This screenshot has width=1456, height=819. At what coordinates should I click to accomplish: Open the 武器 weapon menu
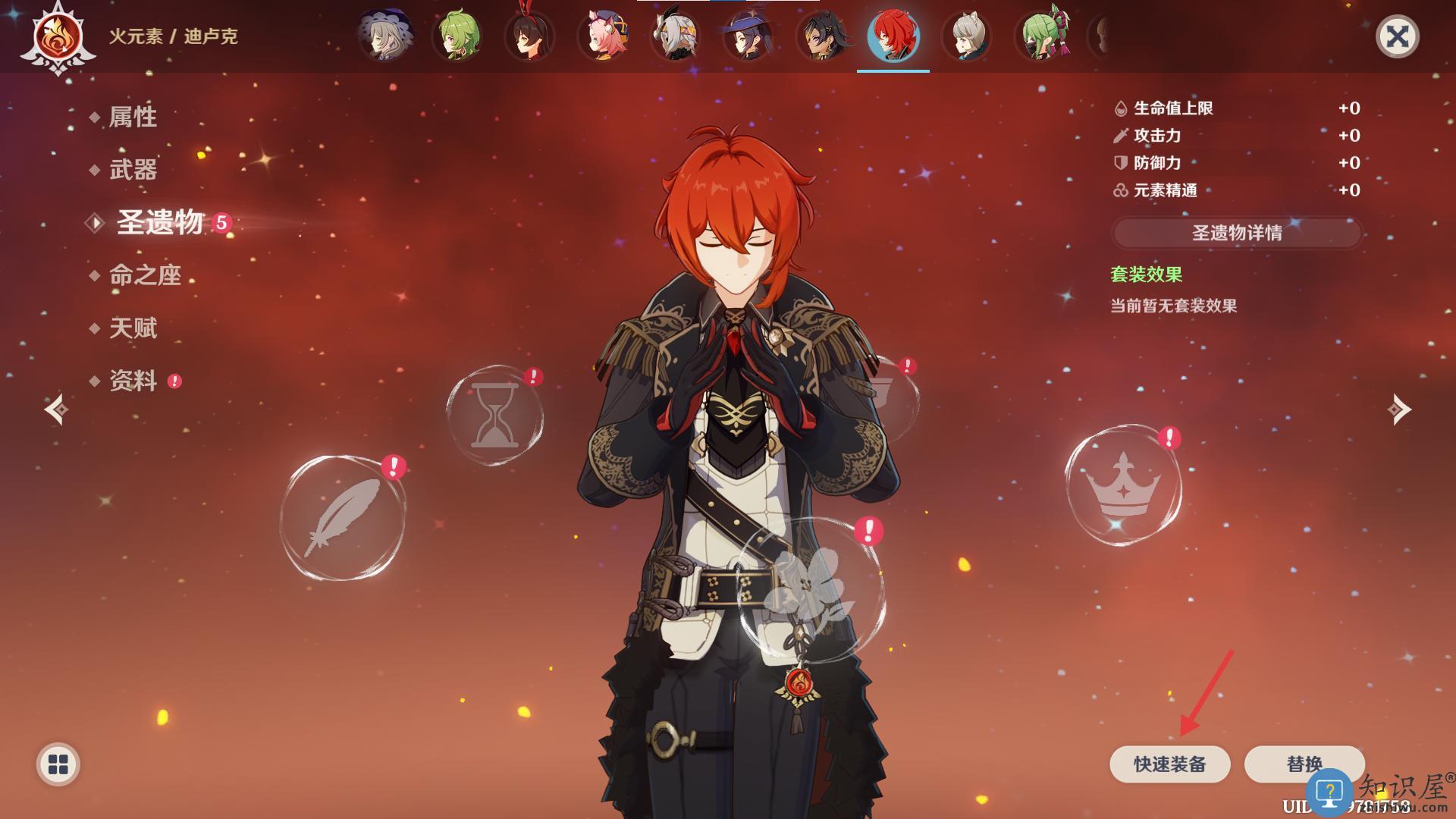click(x=133, y=169)
